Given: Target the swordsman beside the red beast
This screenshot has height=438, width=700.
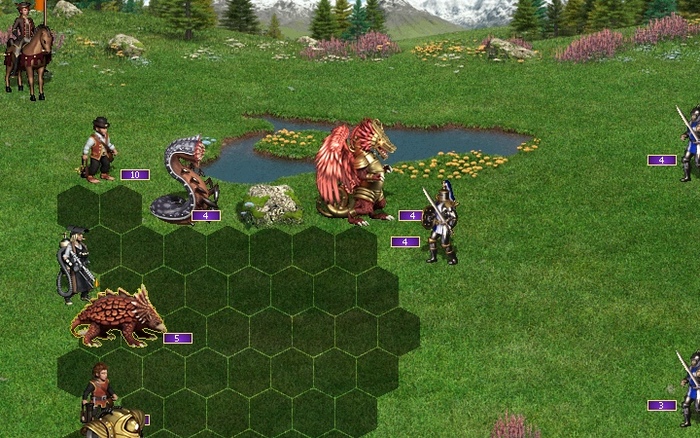Looking at the screenshot, I should (x=440, y=222).
